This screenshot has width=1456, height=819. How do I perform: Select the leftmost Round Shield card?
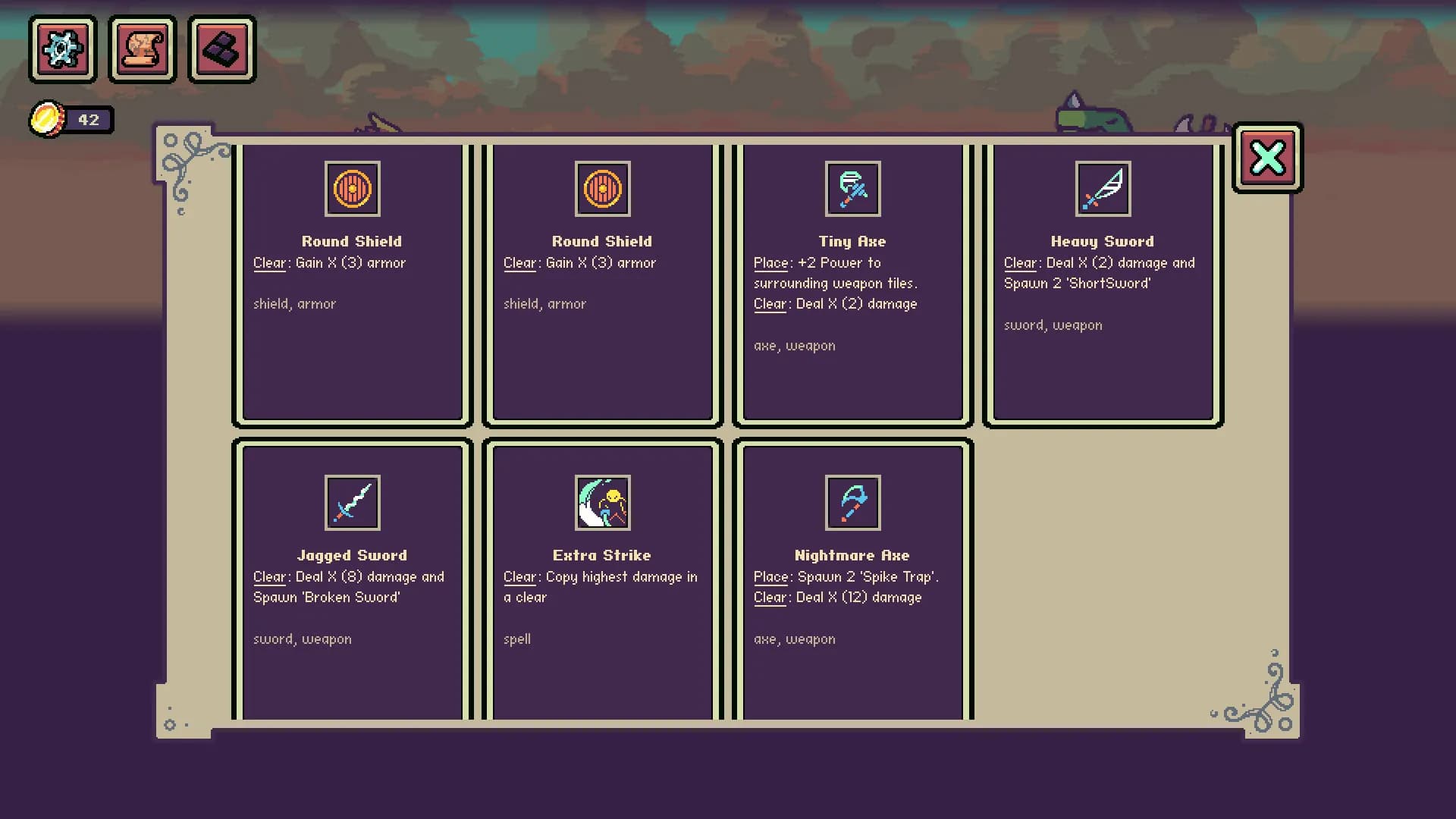(352, 281)
